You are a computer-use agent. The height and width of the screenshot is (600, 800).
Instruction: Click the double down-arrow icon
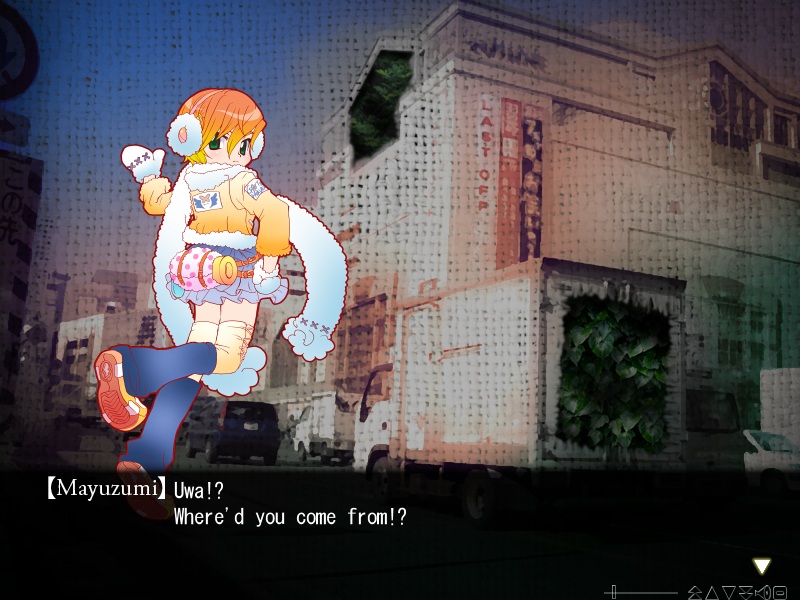click(x=747, y=592)
